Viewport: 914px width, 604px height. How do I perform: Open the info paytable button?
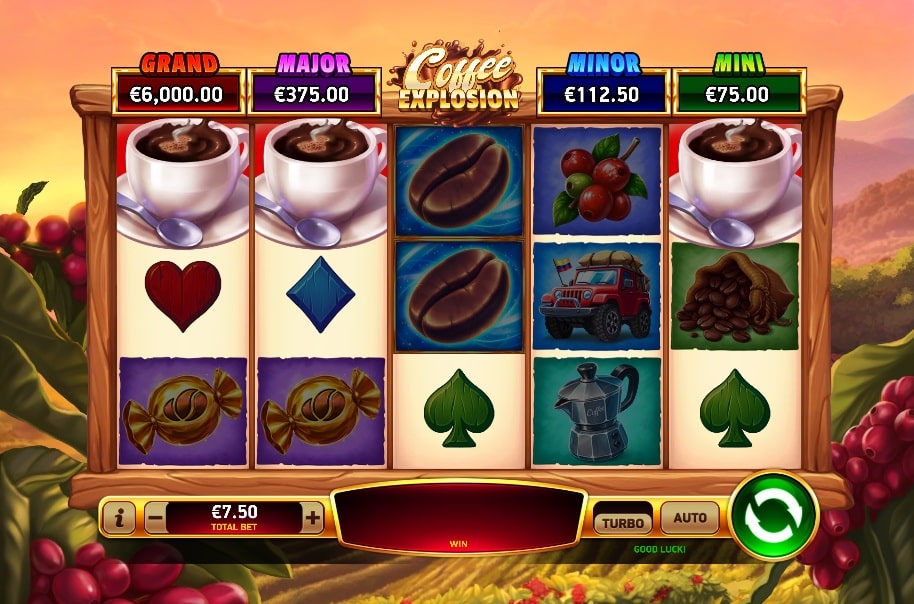(119, 518)
